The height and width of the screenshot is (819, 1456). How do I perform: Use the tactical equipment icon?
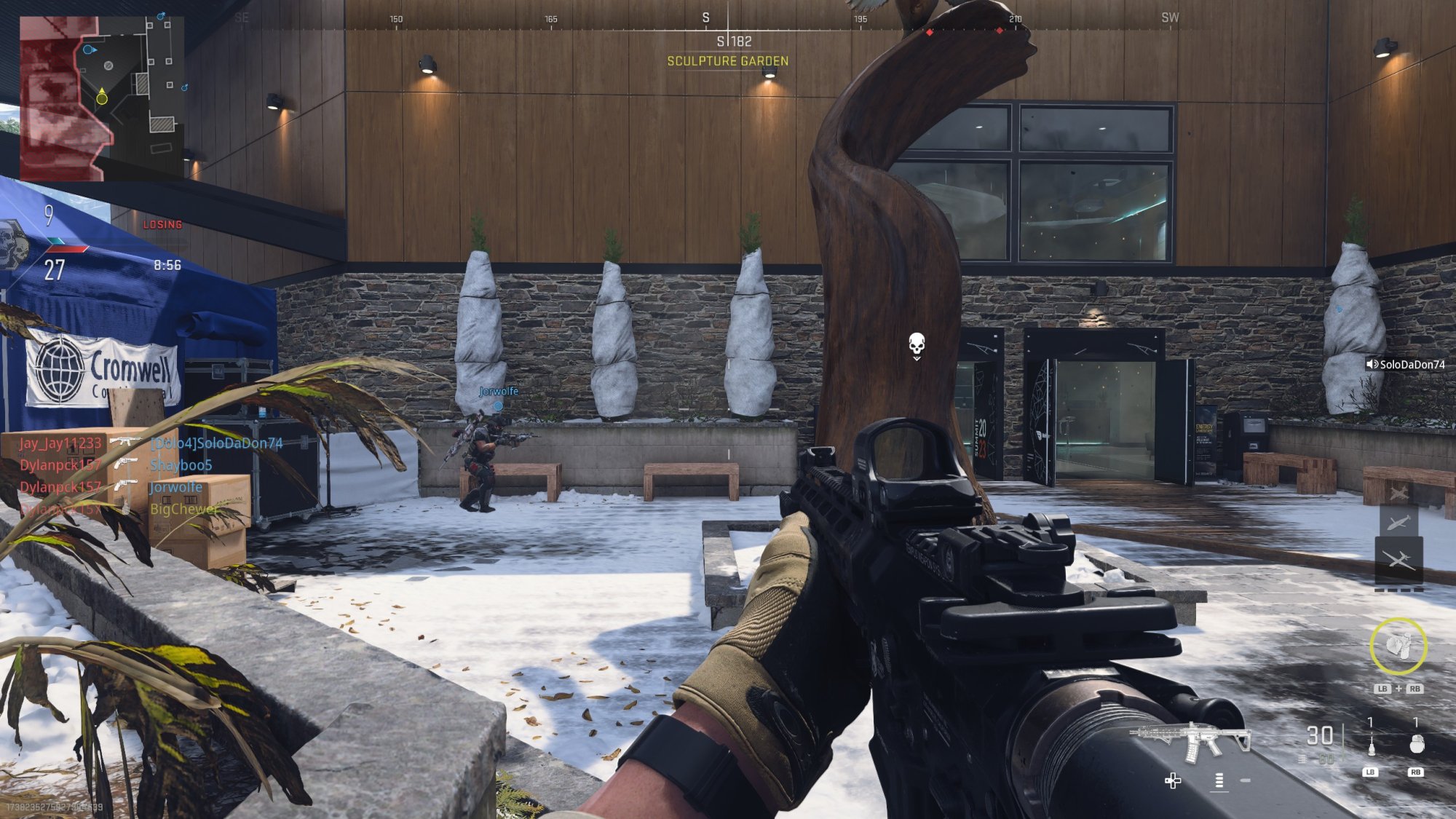tap(1371, 744)
